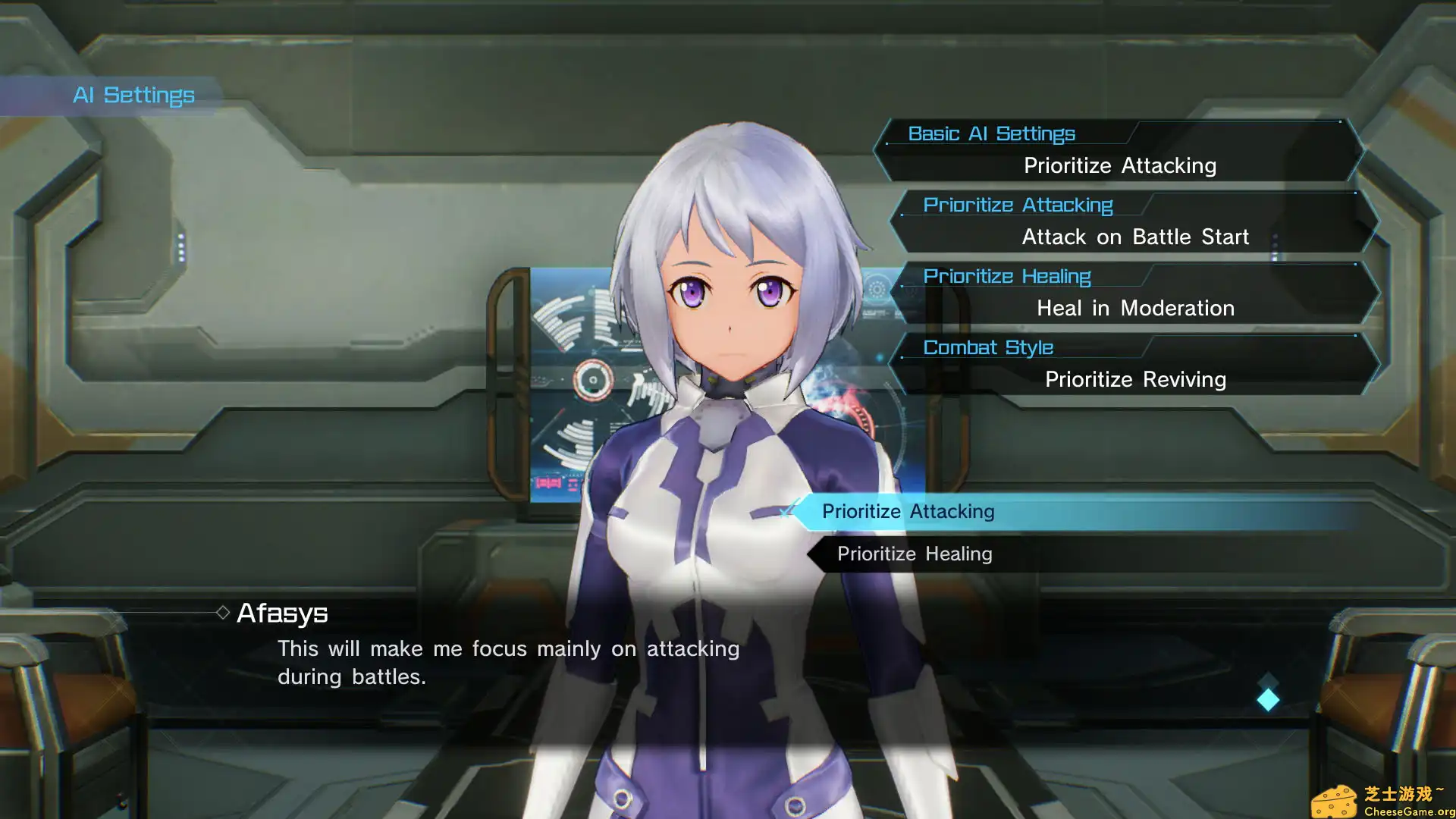Click the AI Settings header tab
This screenshot has height=819, width=1456.
(133, 95)
